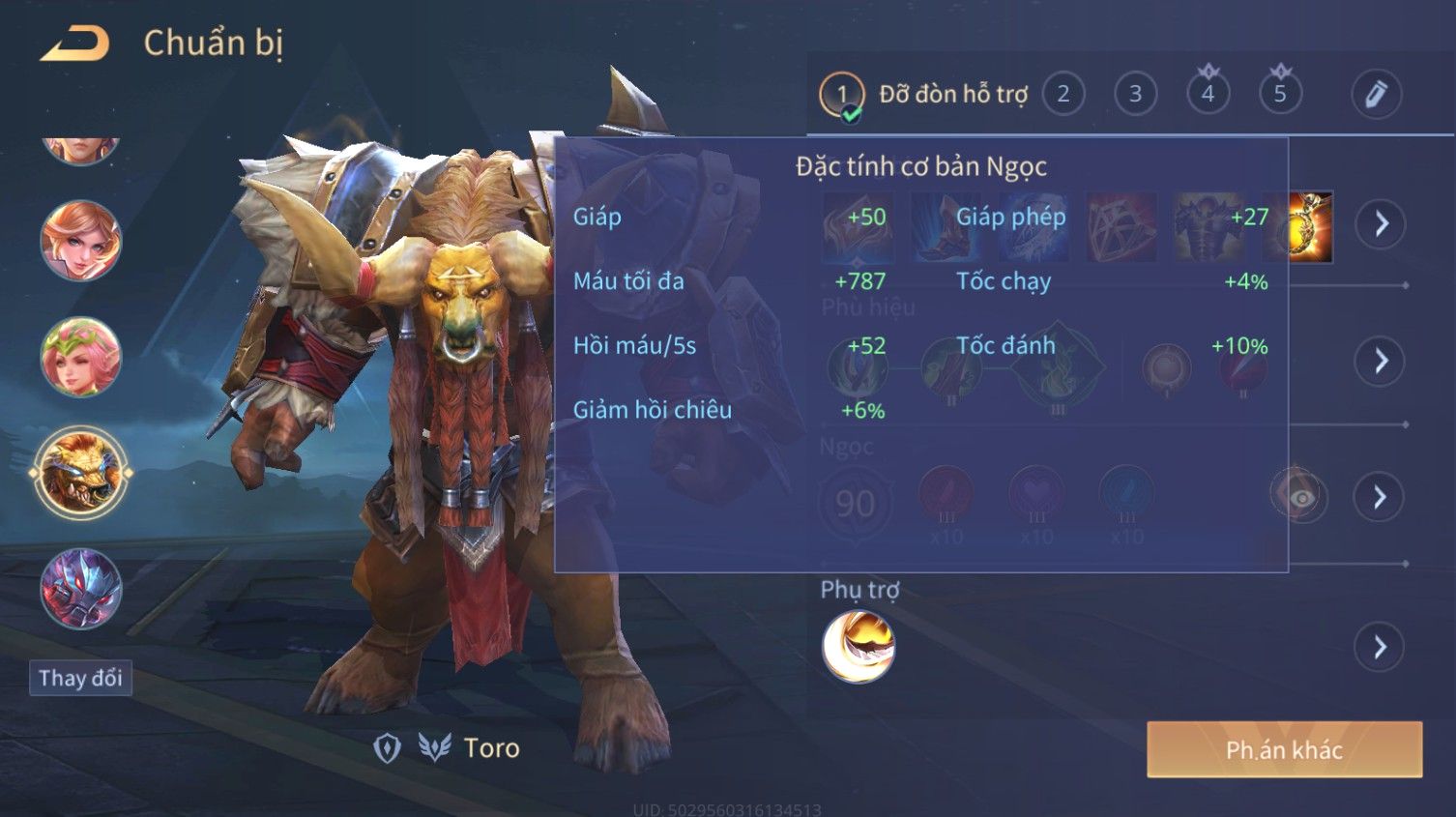Choose preset tab 5
The width and height of the screenshot is (1456, 817).
point(1280,94)
